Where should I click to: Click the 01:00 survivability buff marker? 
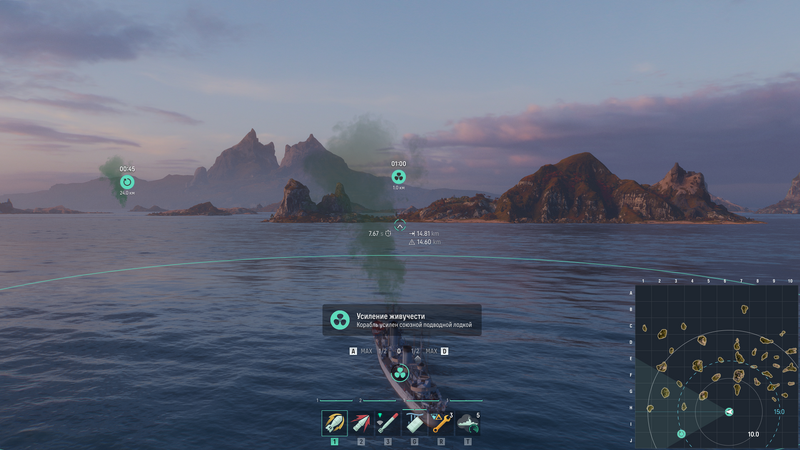(399, 177)
